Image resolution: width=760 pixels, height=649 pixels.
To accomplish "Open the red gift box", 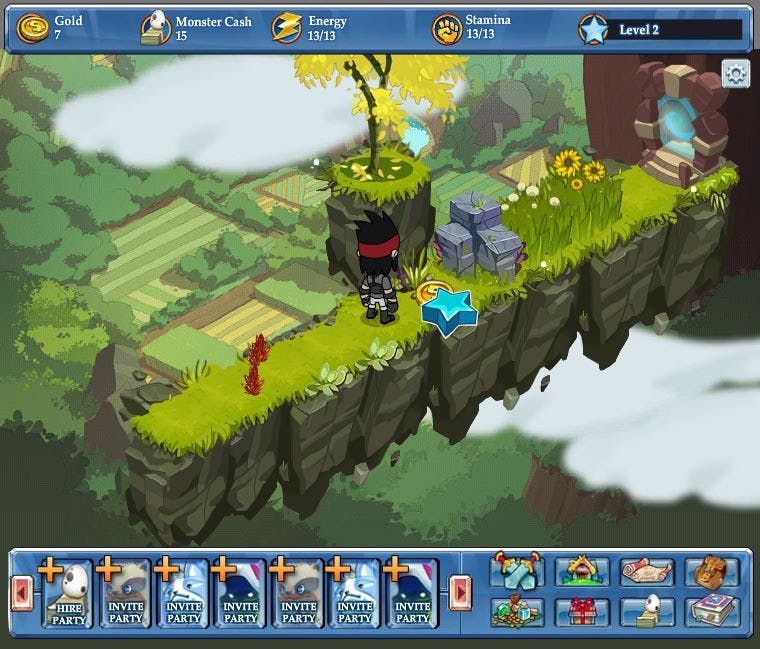I will tap(582, 611).
